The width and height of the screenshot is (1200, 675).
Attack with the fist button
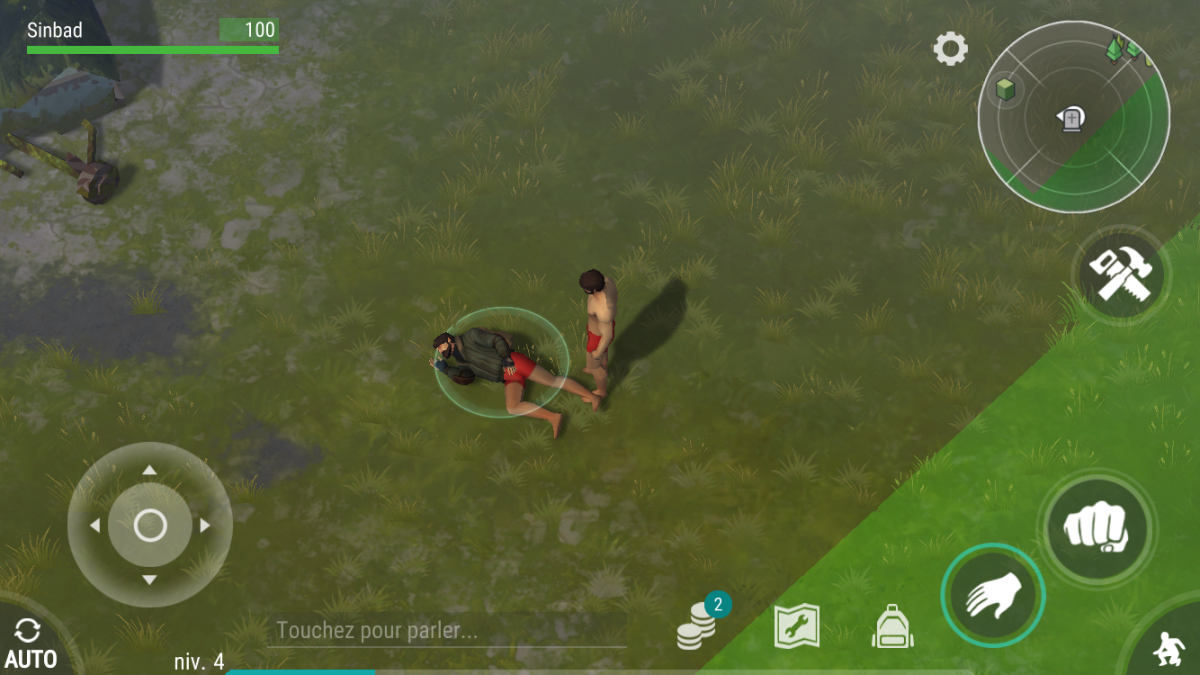tap(1096, 526)
